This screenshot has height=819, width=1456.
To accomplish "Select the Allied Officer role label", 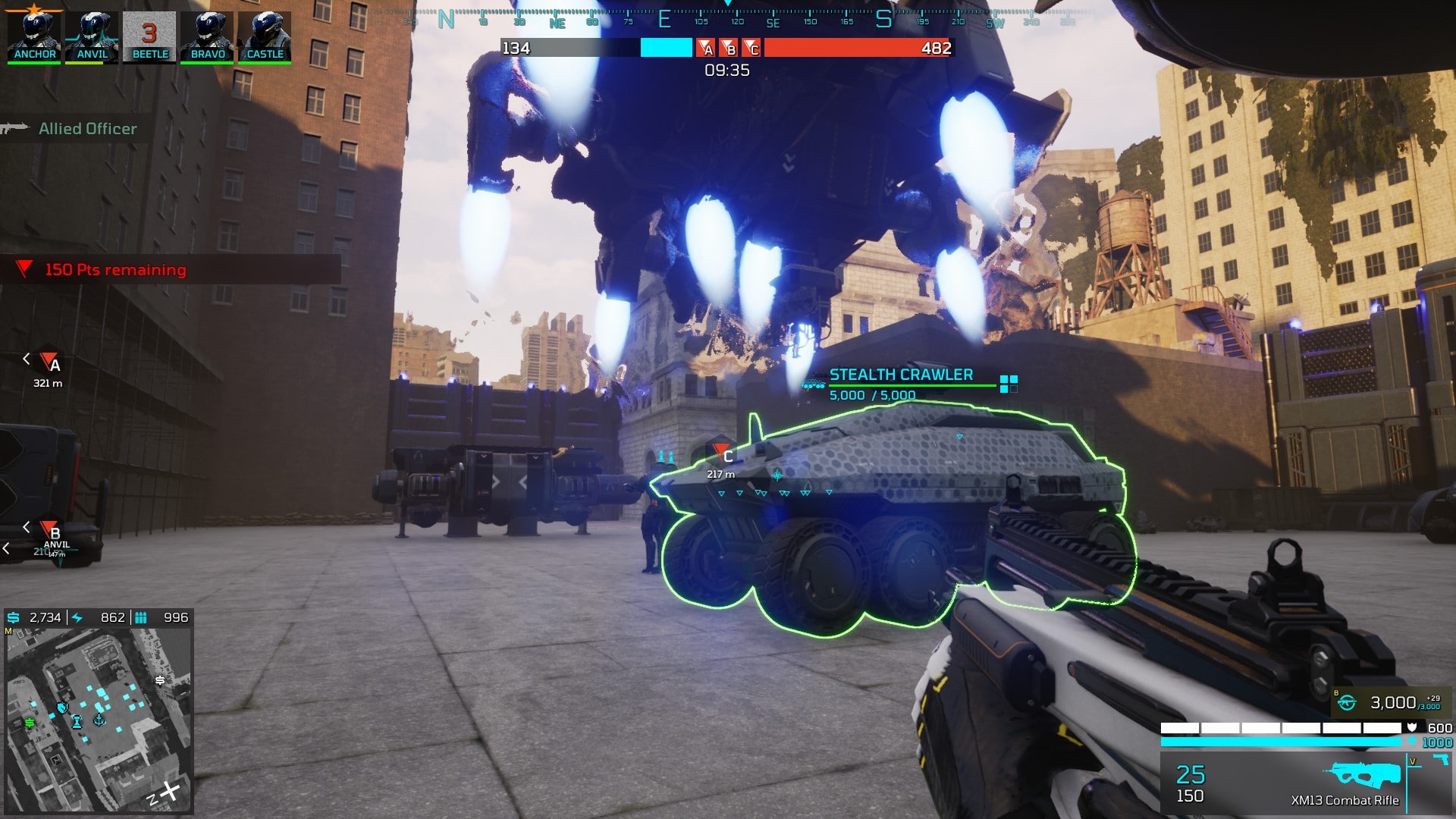I will tap(87, 129).
